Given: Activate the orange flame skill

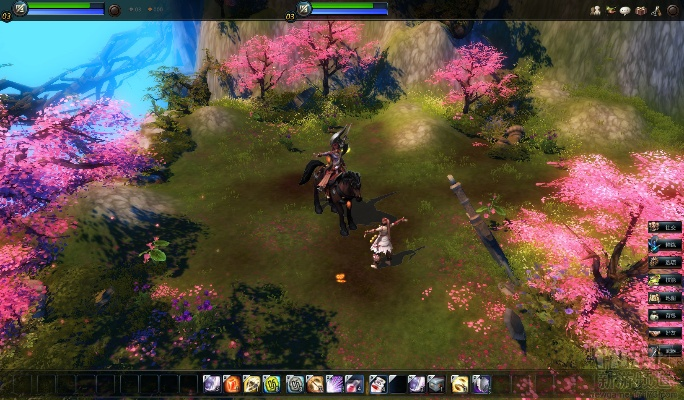Looking at the screenshot, I should [231, 383].
